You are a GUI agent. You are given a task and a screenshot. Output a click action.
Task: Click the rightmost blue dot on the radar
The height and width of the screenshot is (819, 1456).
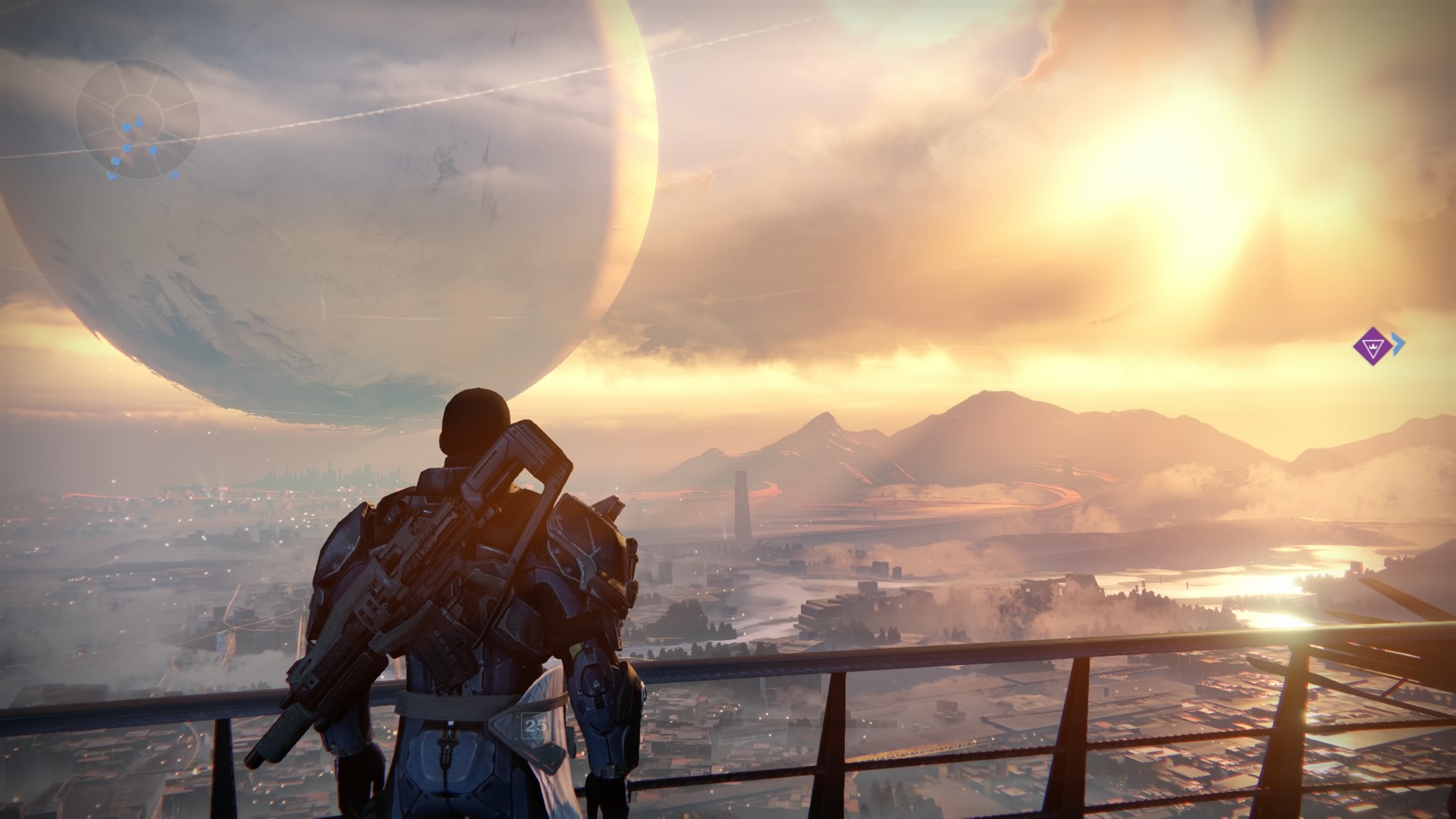point(152,149)
